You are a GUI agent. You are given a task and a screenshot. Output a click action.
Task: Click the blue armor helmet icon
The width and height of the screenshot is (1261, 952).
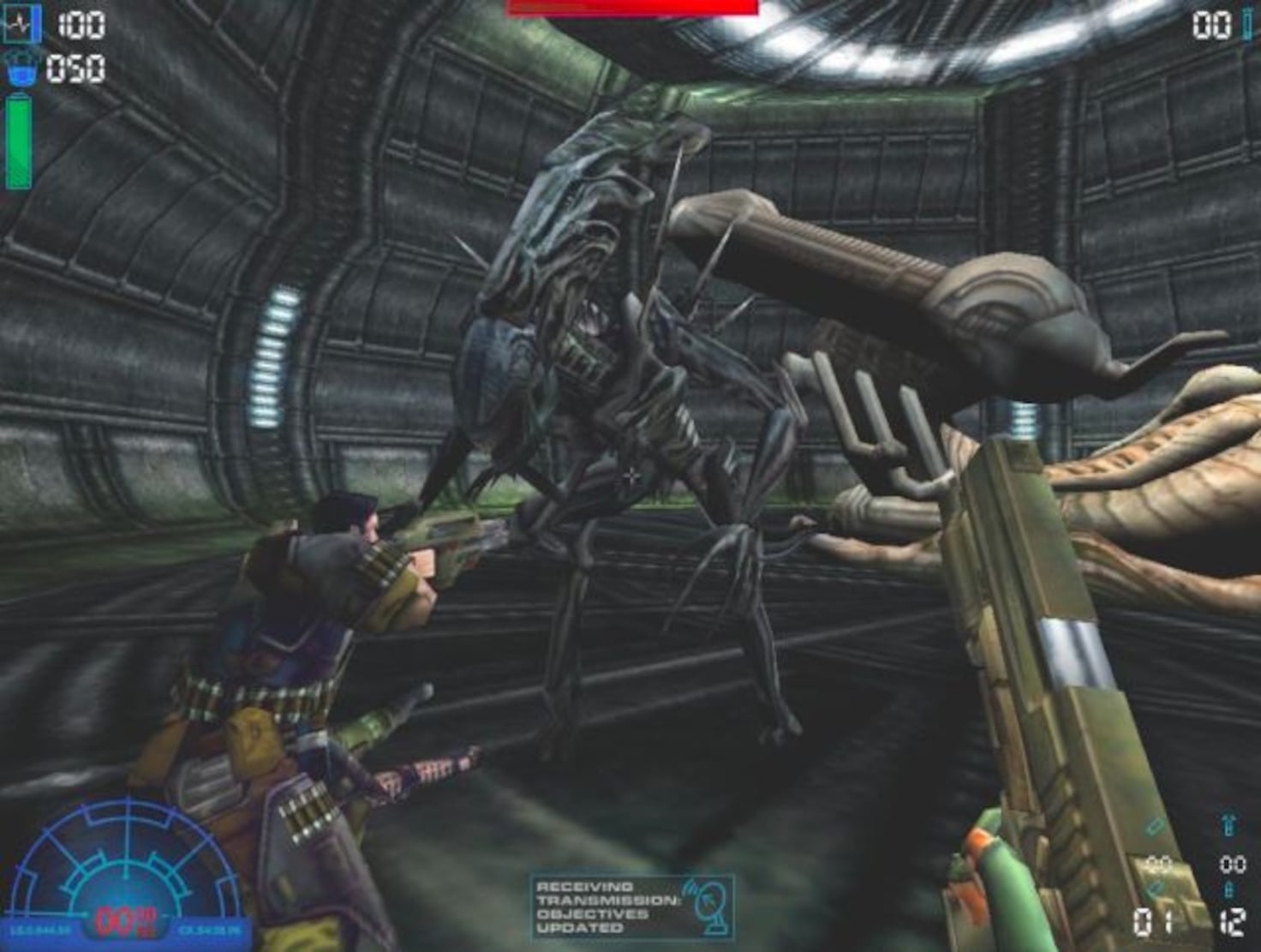[x=21, y=70]
